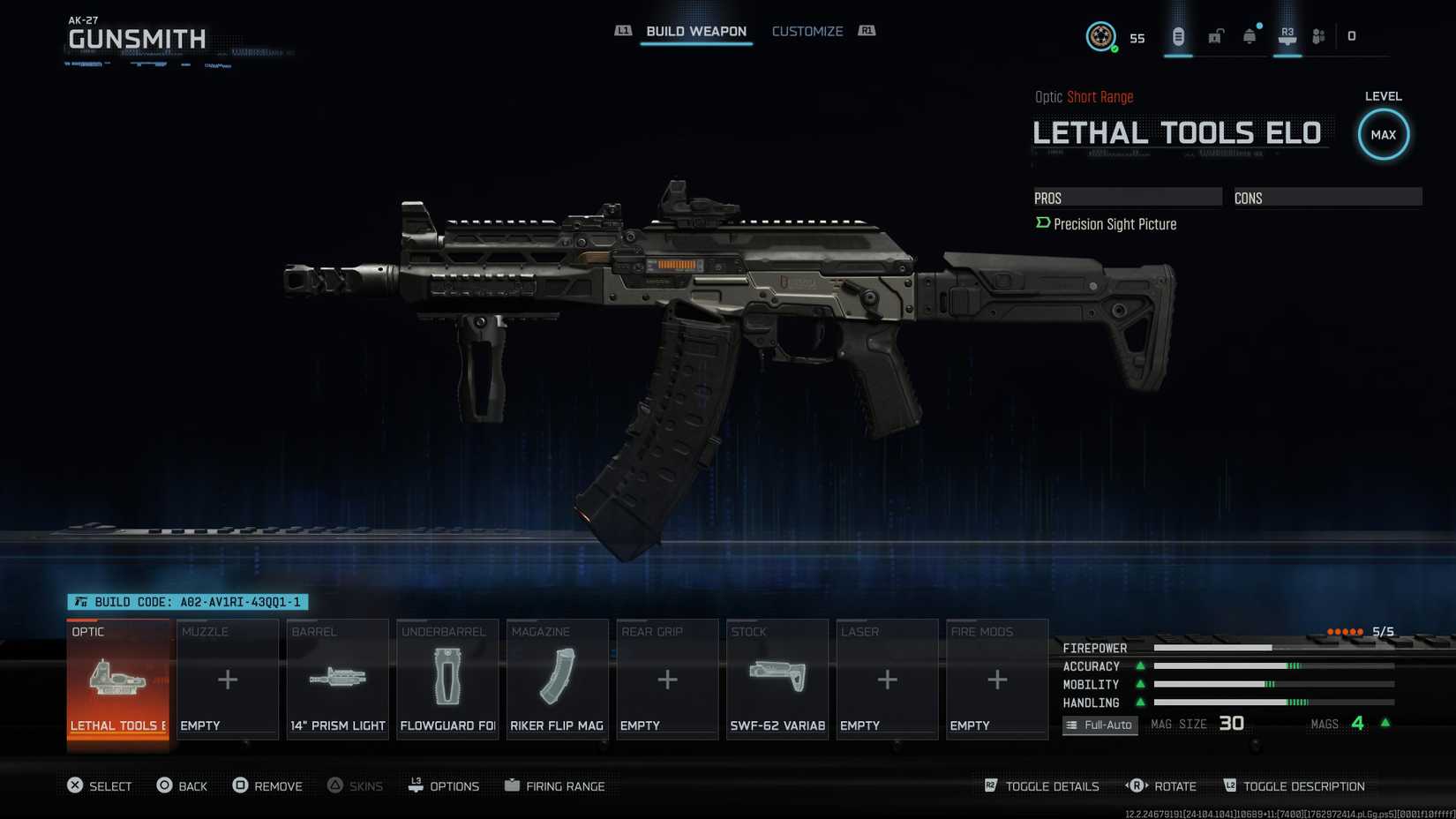Open the Options menu
This screenshot has height=819, width=1456.
coord(444,786)
